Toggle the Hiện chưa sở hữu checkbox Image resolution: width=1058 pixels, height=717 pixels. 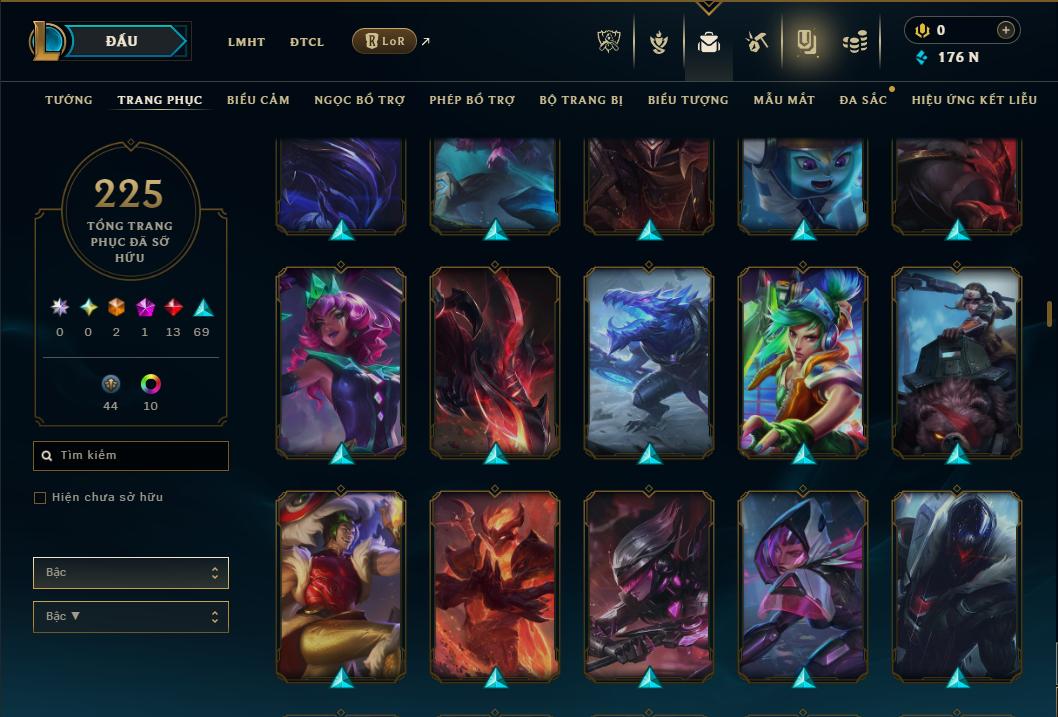[40, 498]
